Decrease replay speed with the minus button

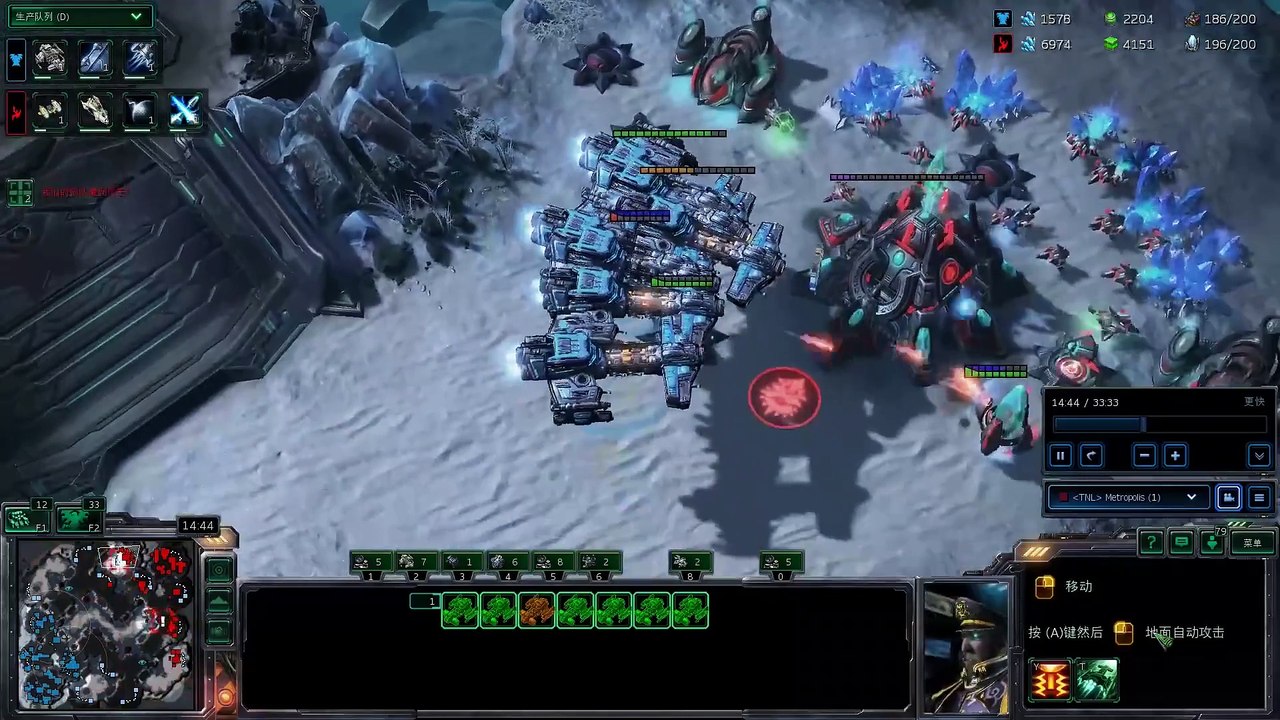tap(1145, 456)
